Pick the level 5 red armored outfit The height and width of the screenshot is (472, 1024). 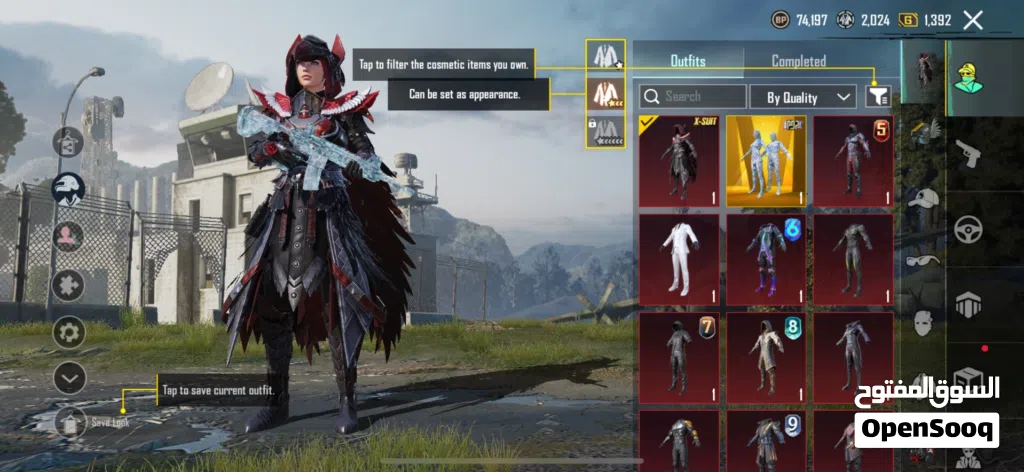tap(853, 161)
